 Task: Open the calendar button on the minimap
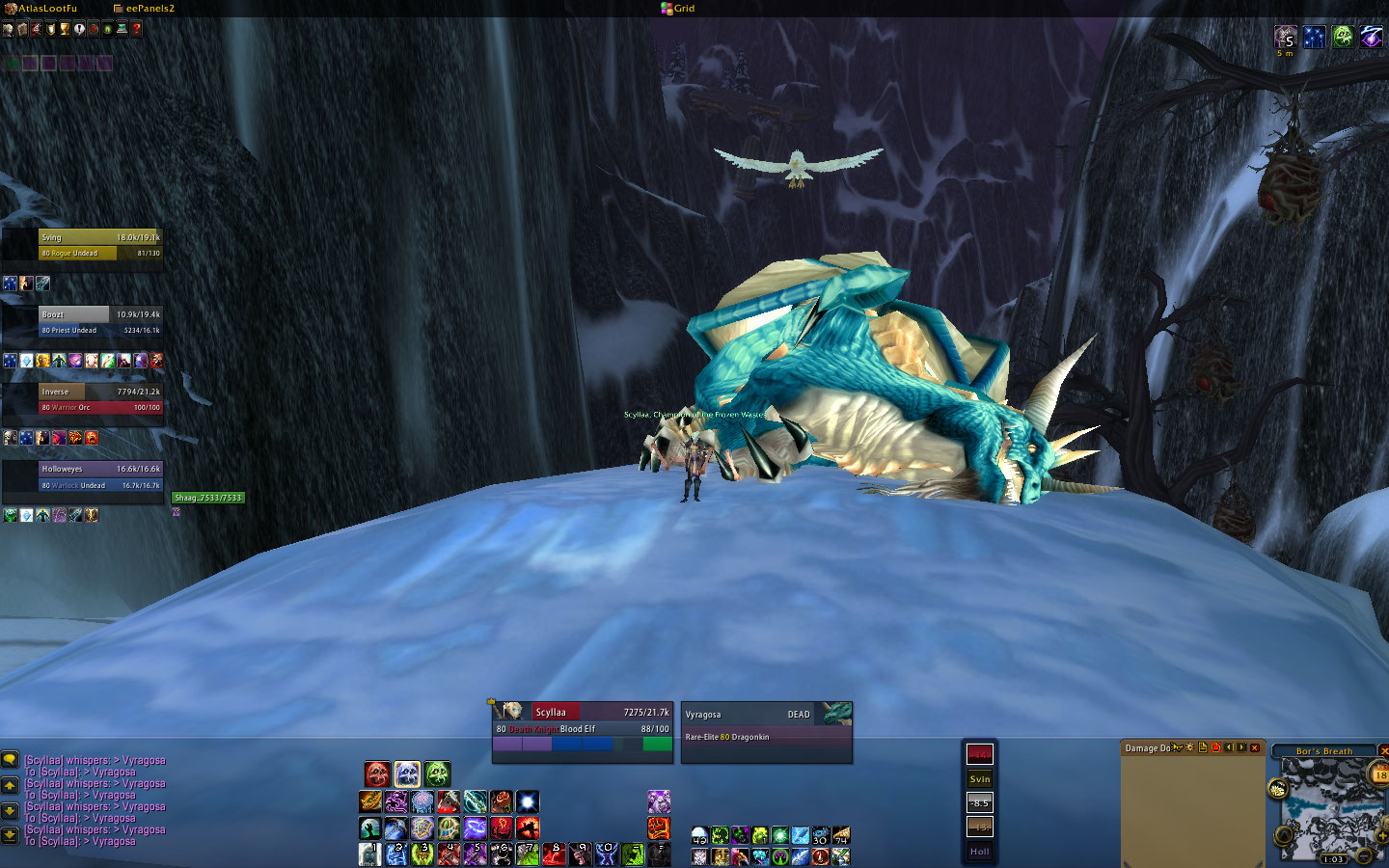coord(1379,773)
